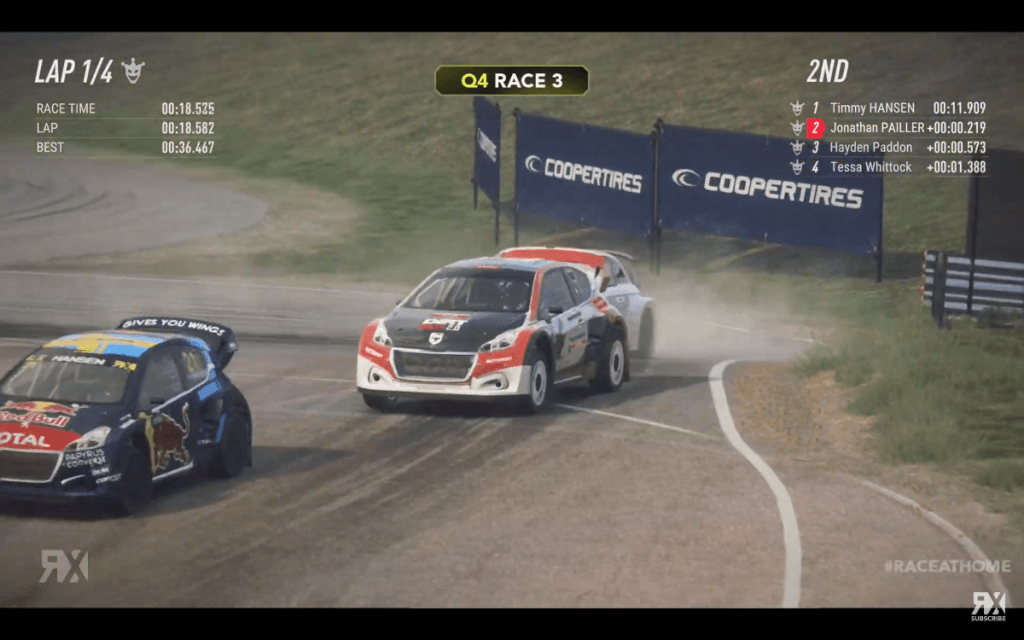Pick Hayden Paddon from the leaderboard
1024x640 pixels.
(x=871, y=148)
